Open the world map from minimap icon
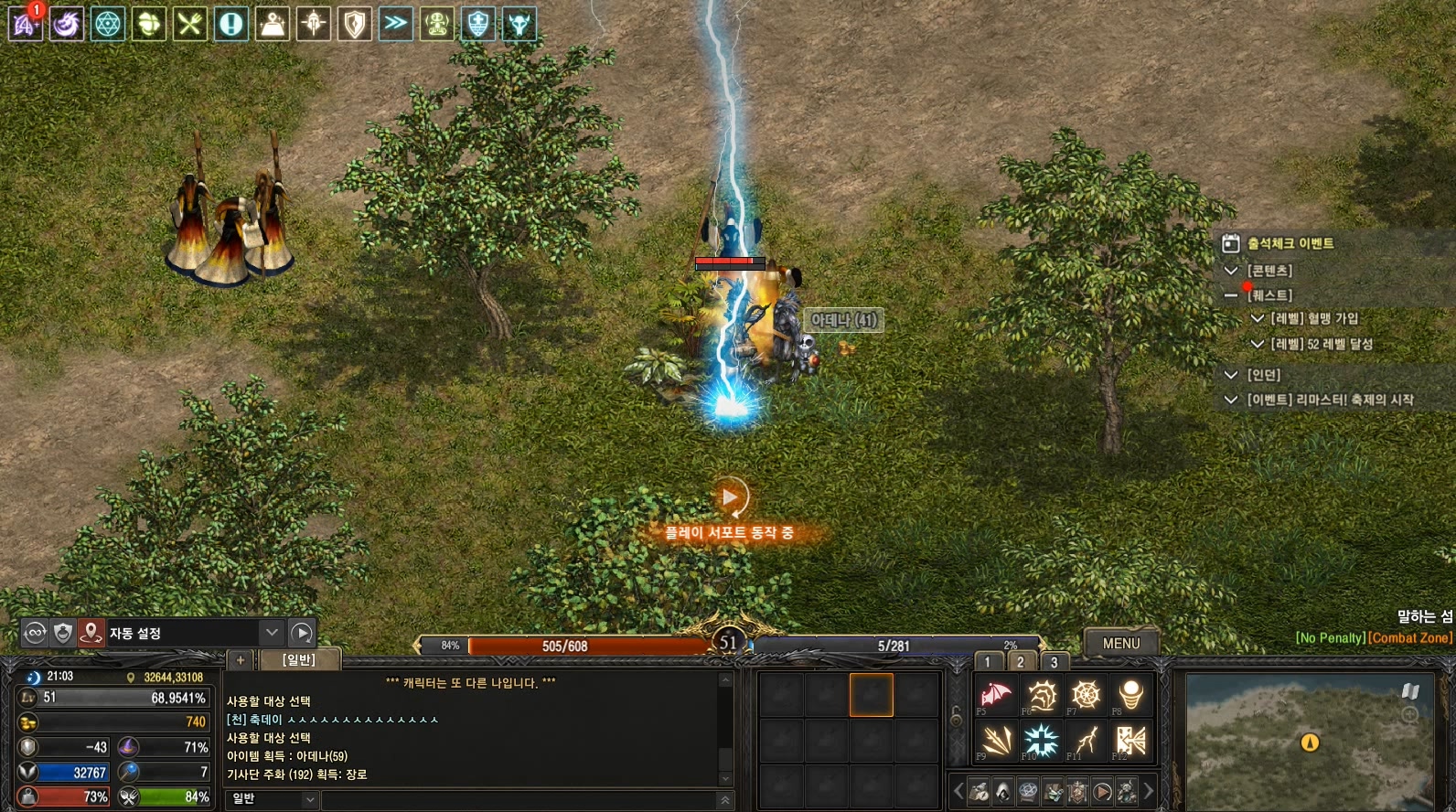 [x=1409, y=691]
